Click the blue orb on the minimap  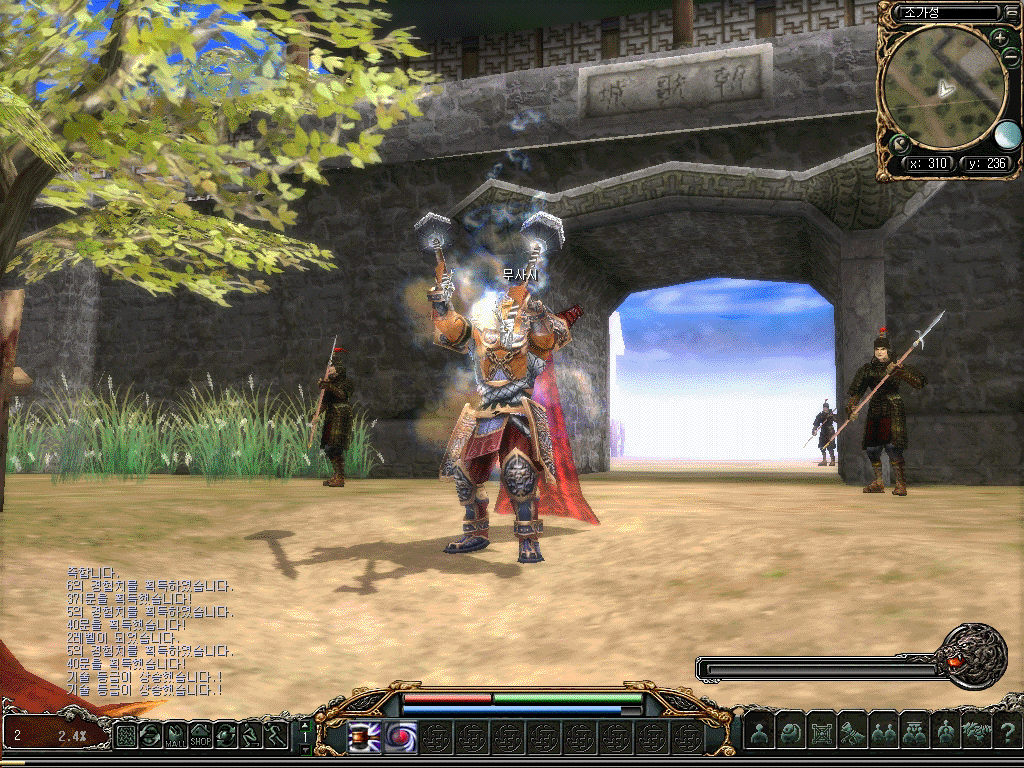click(x=1006, y=135)
